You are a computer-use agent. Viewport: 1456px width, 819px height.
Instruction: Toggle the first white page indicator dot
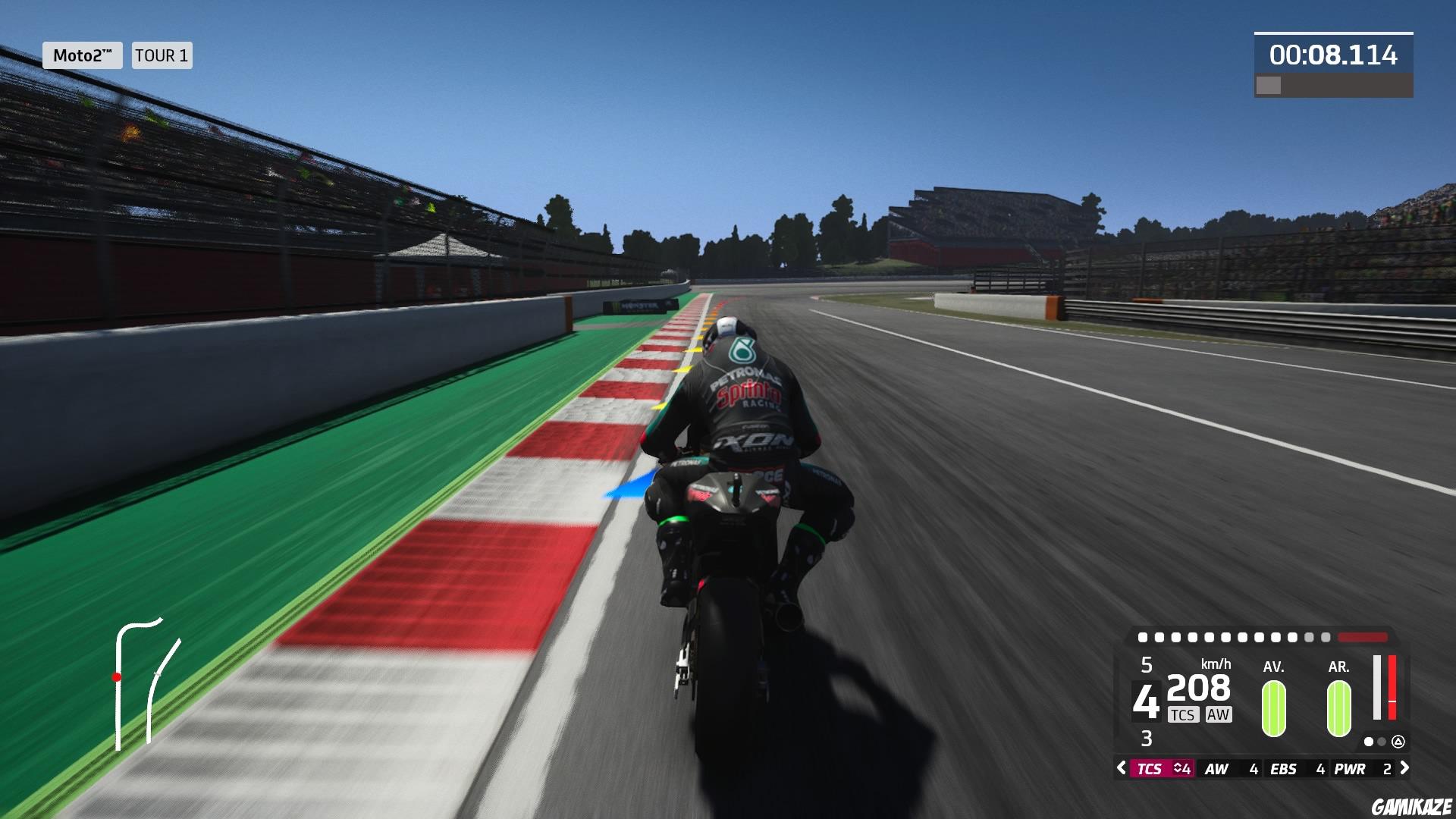tap(1370, 742)
